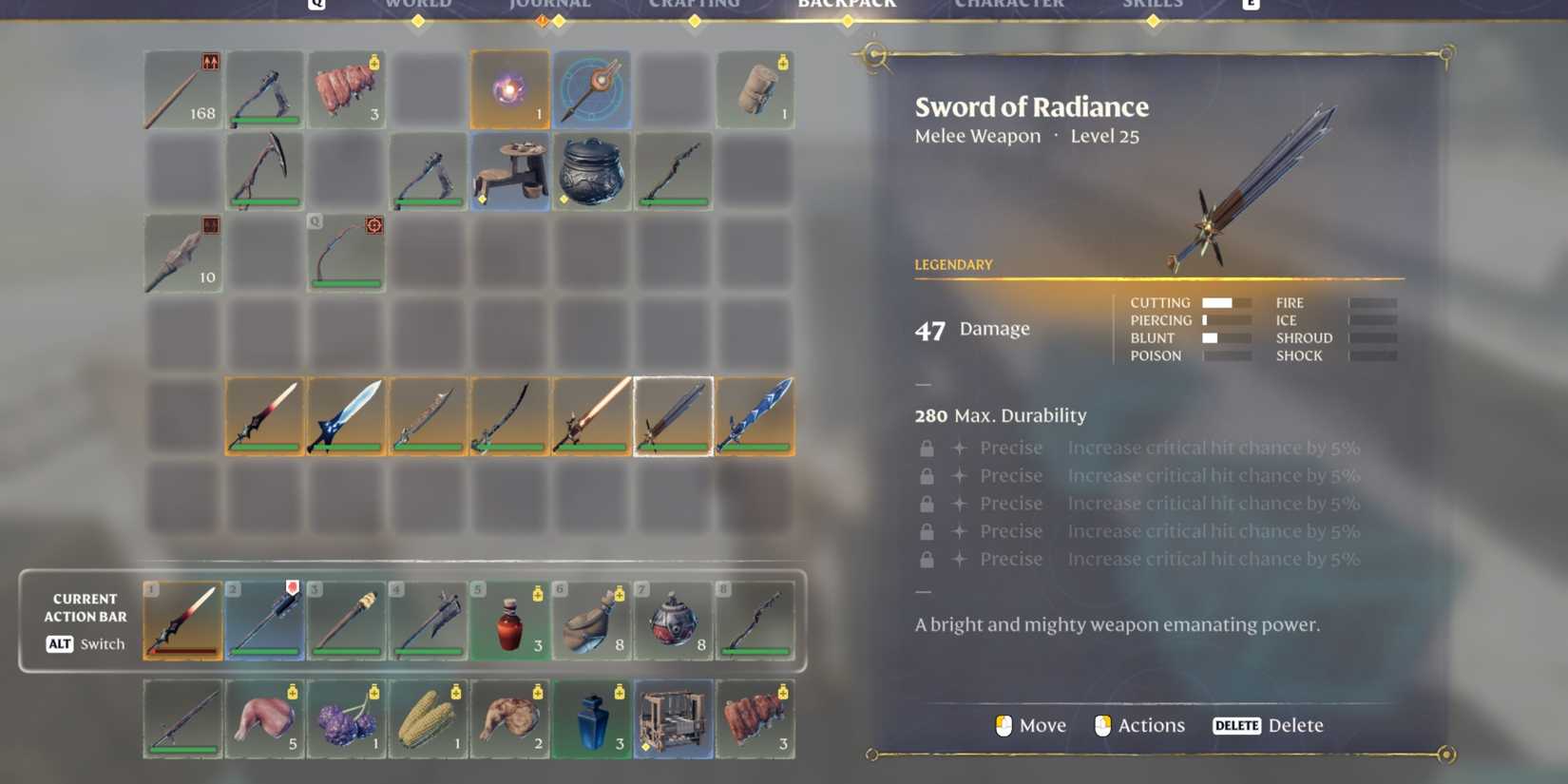1568x784 pixels.
Task: Select the purple berries in the bottom row
Action: [x=346, y=718]
